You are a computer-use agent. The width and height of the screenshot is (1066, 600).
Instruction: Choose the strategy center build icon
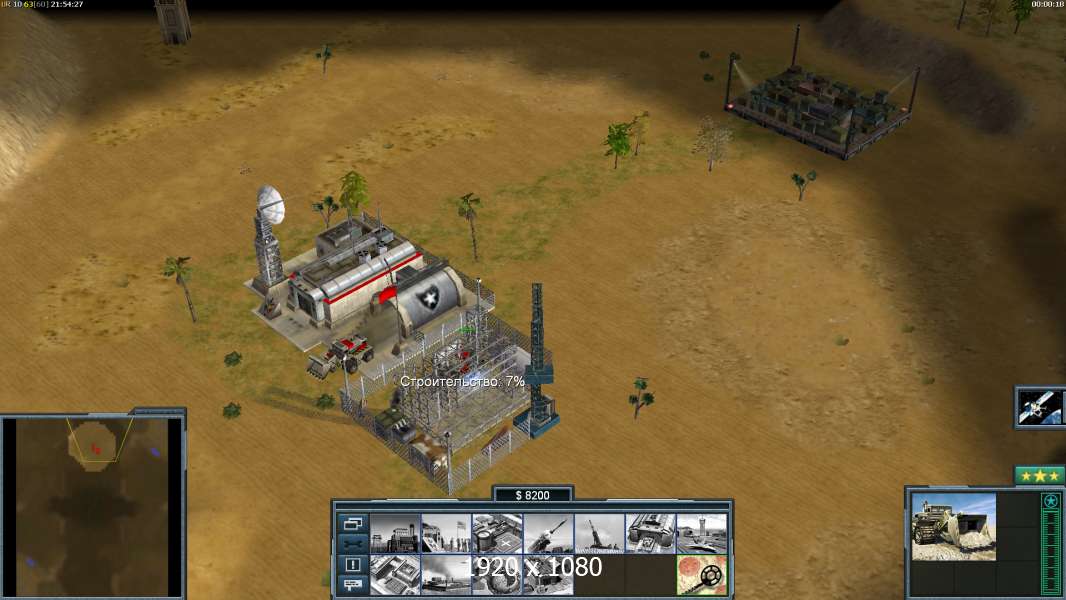(x=395, y=575)
